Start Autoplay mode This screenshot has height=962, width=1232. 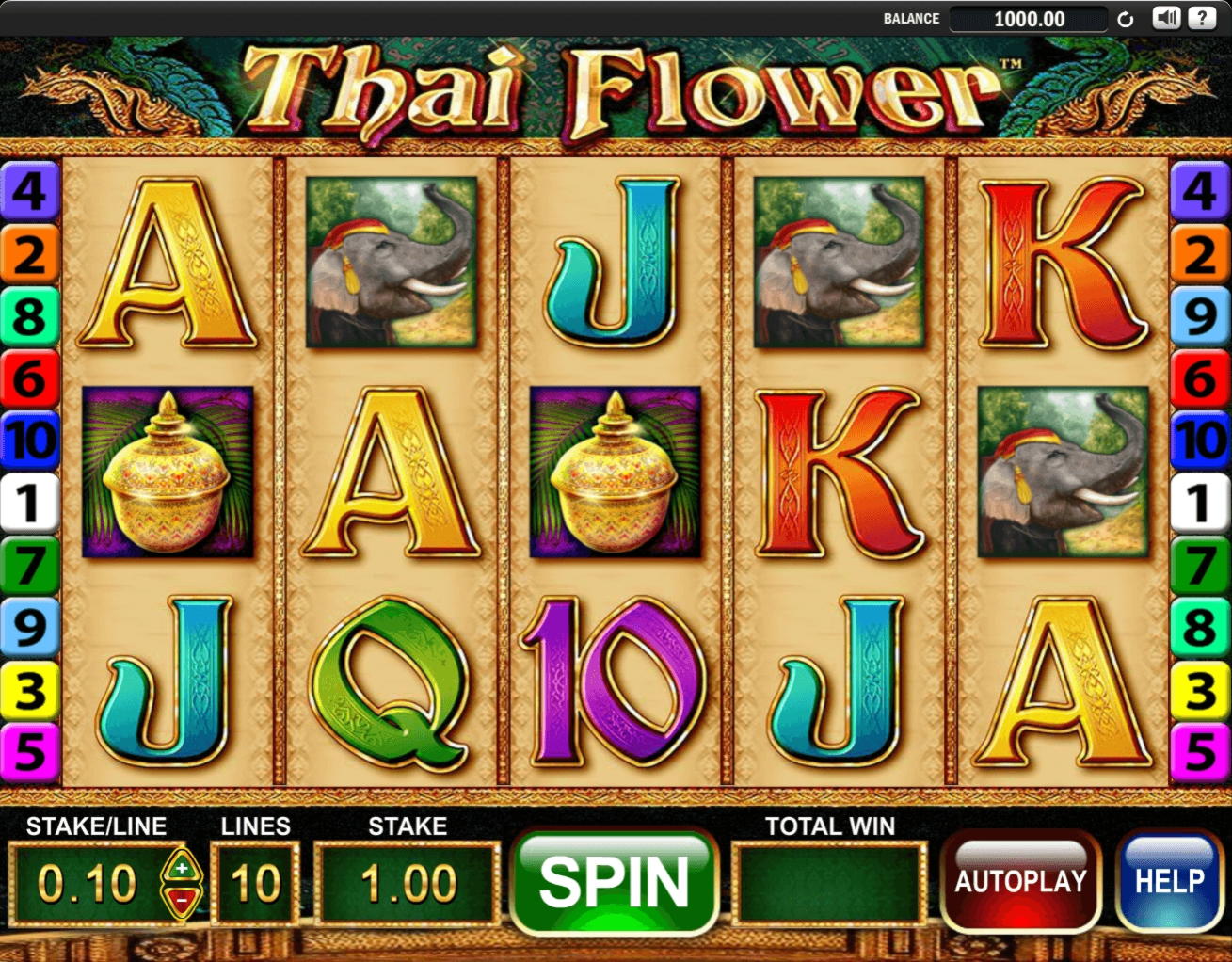click(x=1020, y=881)
